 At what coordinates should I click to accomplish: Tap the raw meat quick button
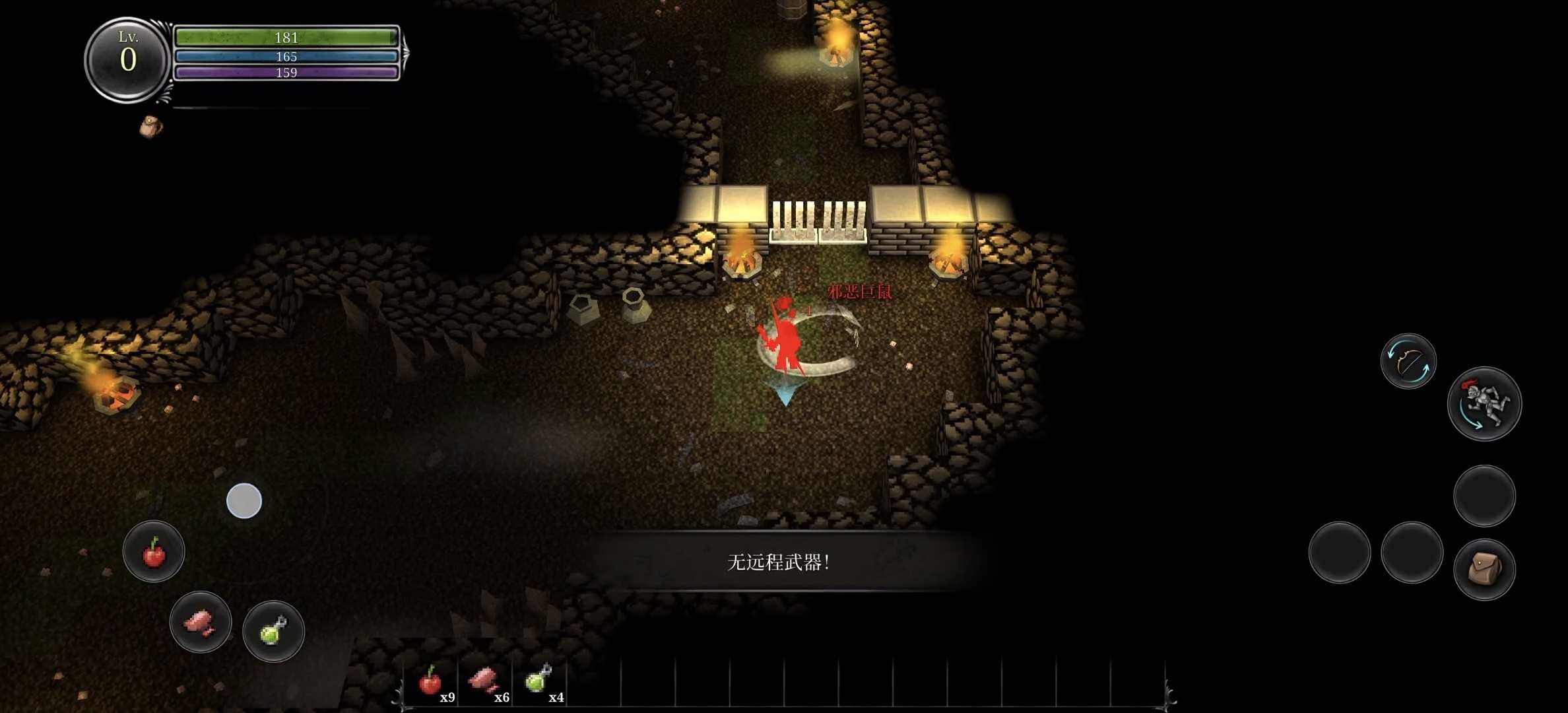tap(201, 622)
